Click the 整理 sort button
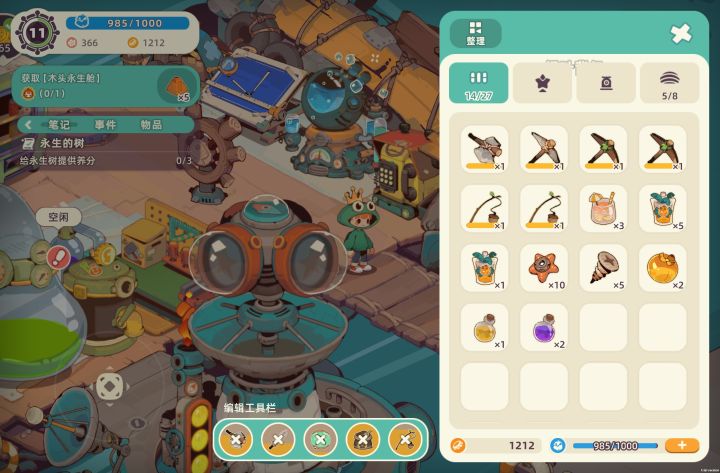720x473 pixels. (x=475, y=33)
